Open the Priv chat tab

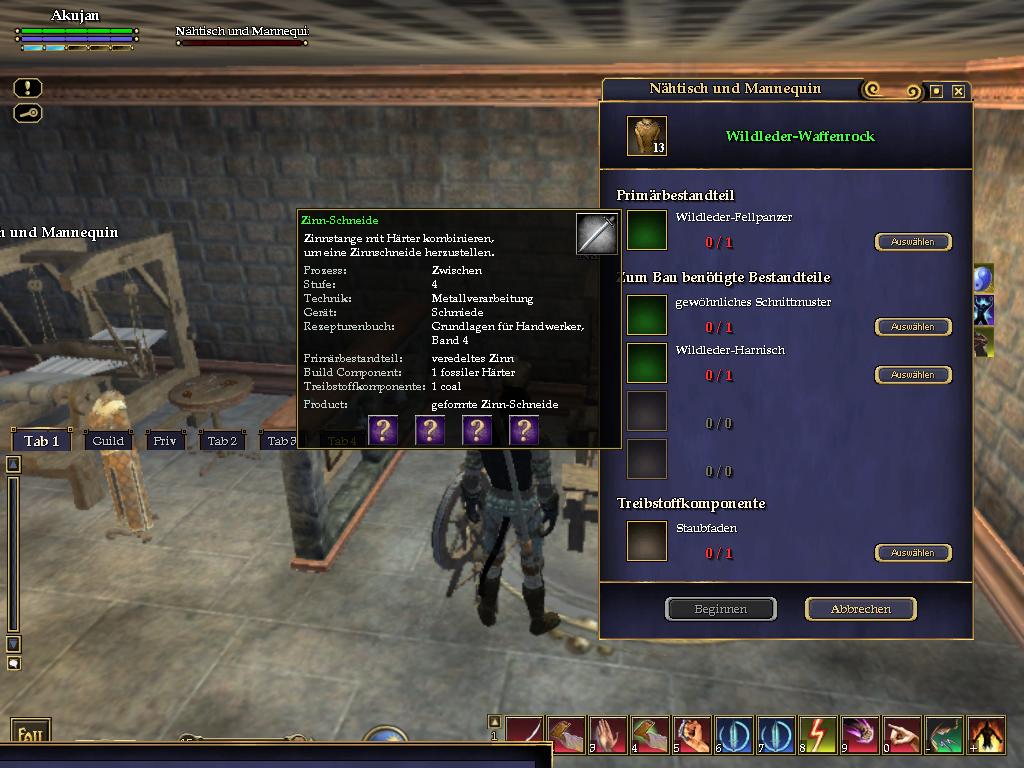(x=165, y=441)
